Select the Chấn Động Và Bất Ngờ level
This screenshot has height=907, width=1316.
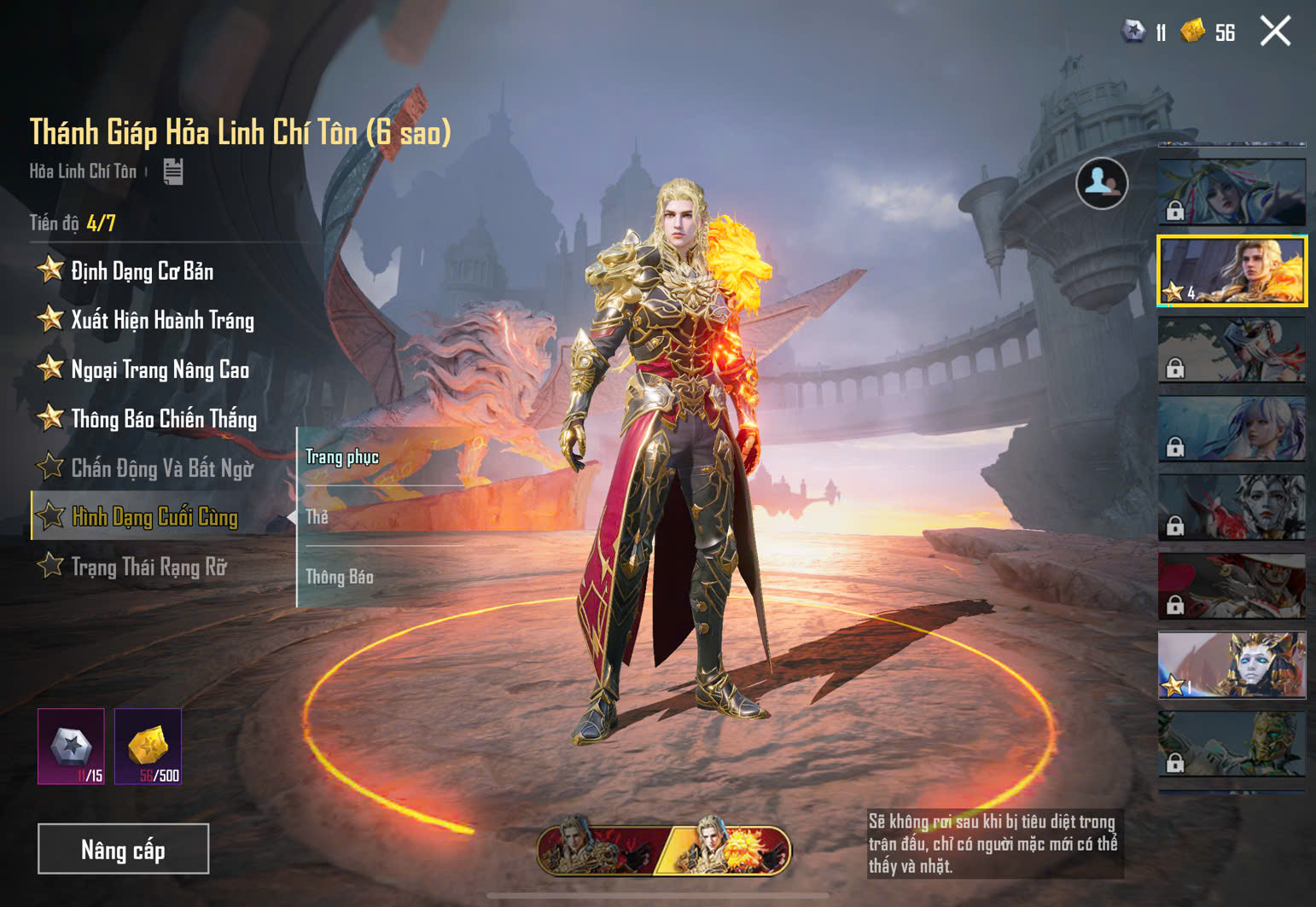pyautogui.click(x=161, y=468)
